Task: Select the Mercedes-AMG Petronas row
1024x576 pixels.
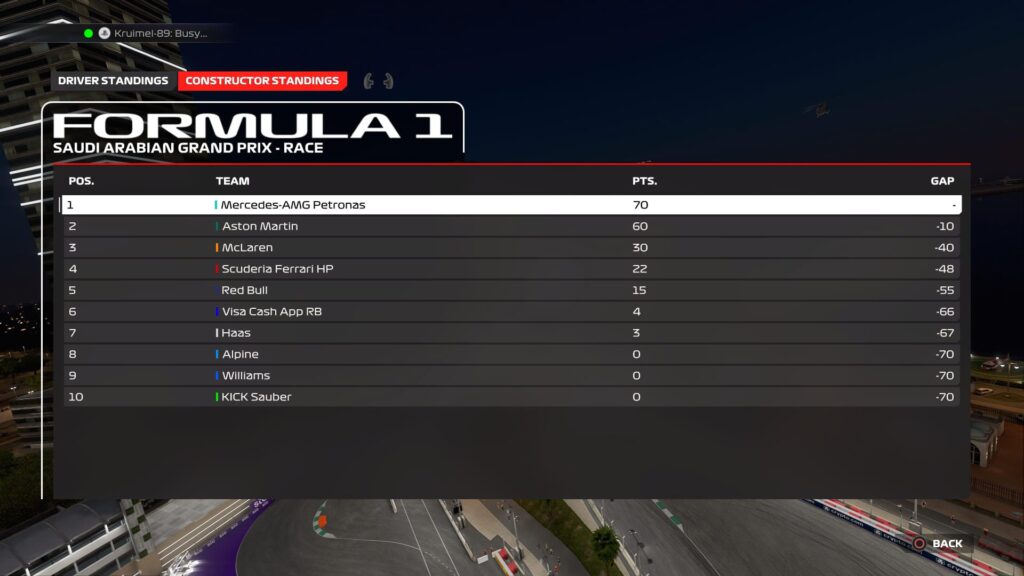Action: (x=510, y=205)
